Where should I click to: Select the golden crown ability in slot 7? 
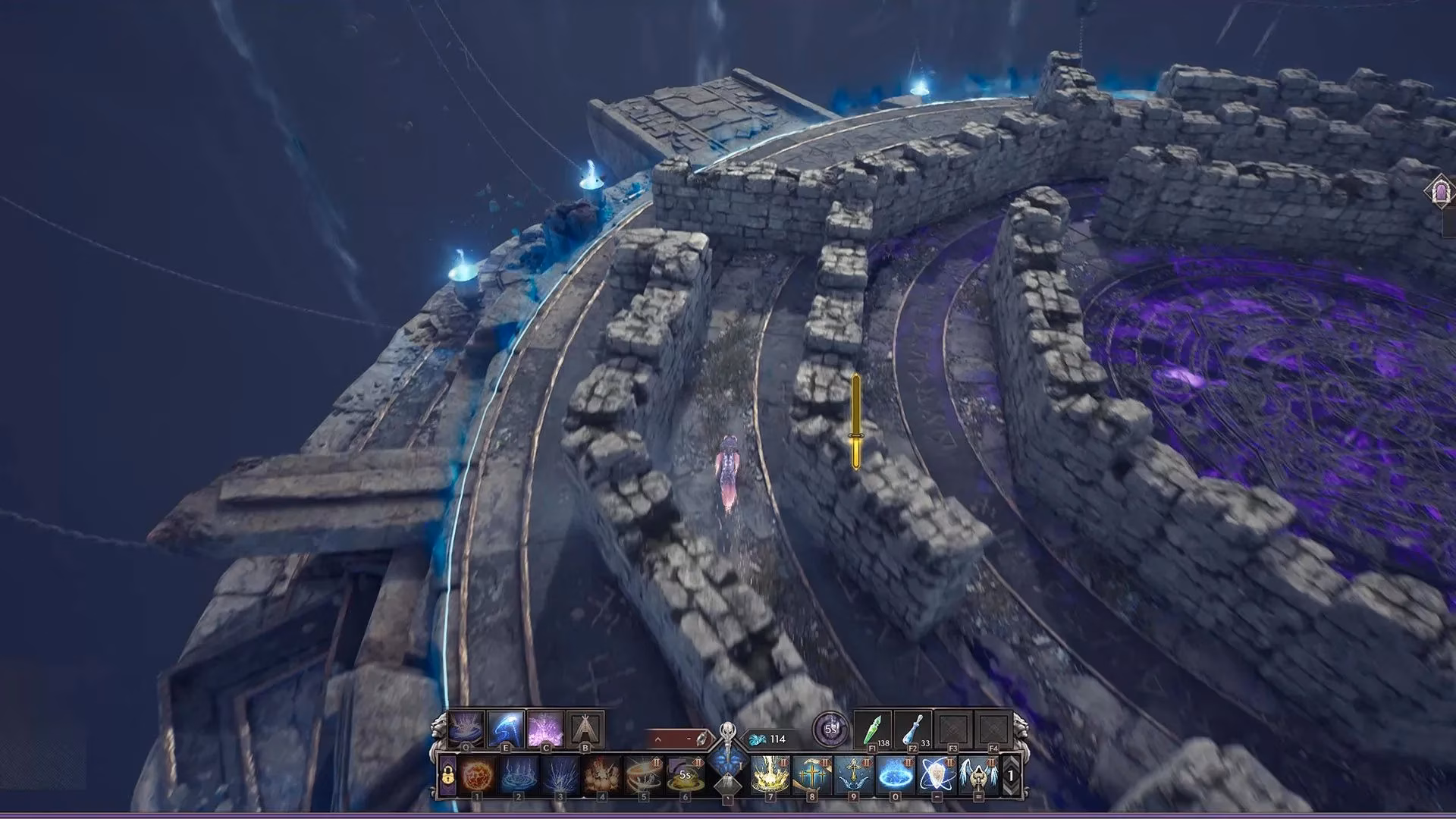pos(770,776)
